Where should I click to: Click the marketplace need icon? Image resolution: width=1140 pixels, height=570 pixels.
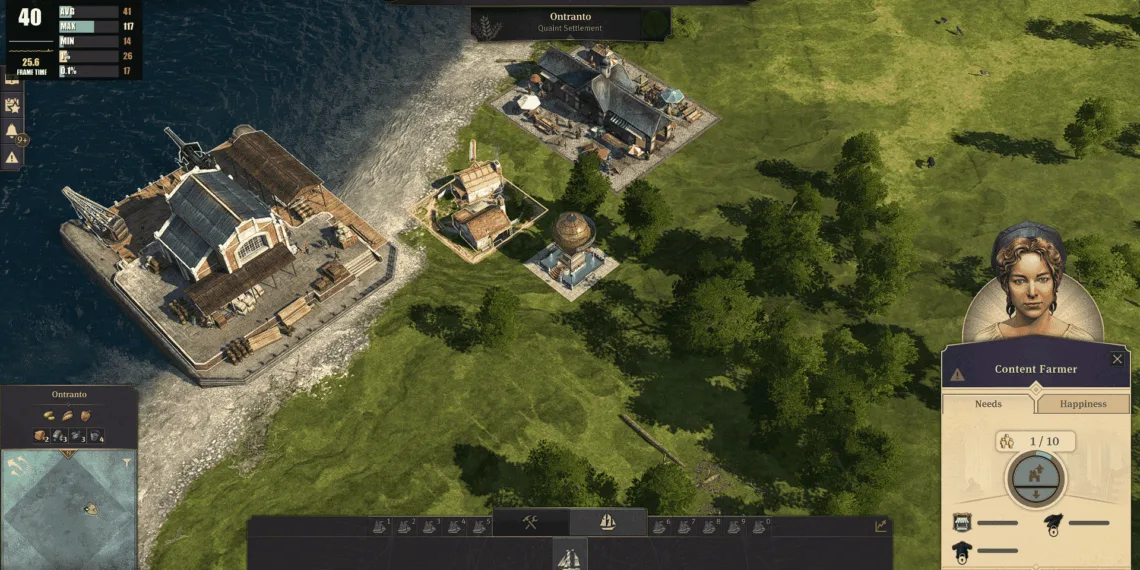pos(963,522)
